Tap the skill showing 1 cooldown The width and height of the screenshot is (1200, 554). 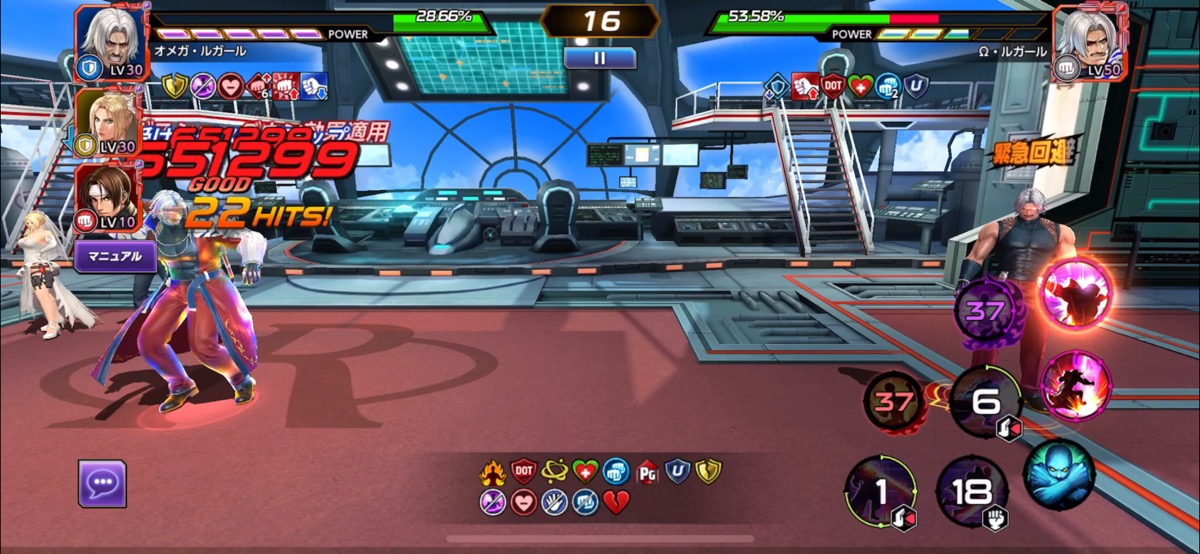click(x=881, y=491)
